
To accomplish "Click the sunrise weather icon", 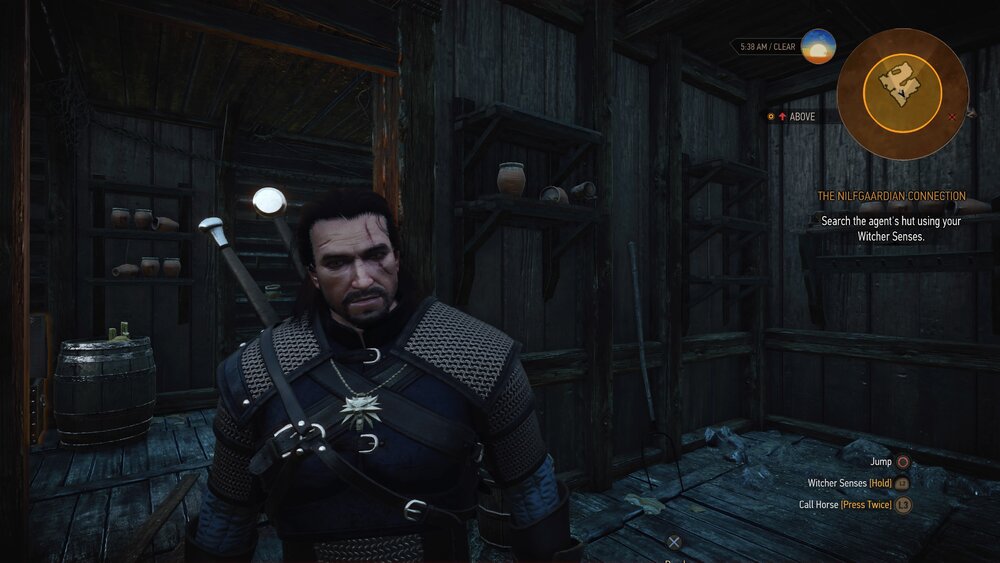I will point(818,46).
